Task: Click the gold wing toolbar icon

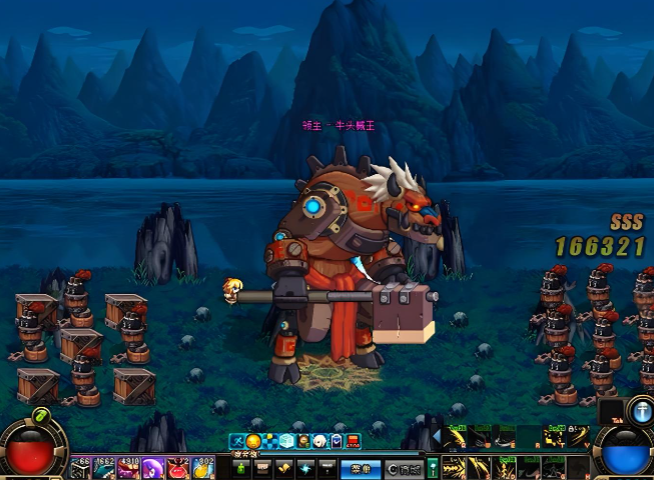Action: (x=284, y=467)
